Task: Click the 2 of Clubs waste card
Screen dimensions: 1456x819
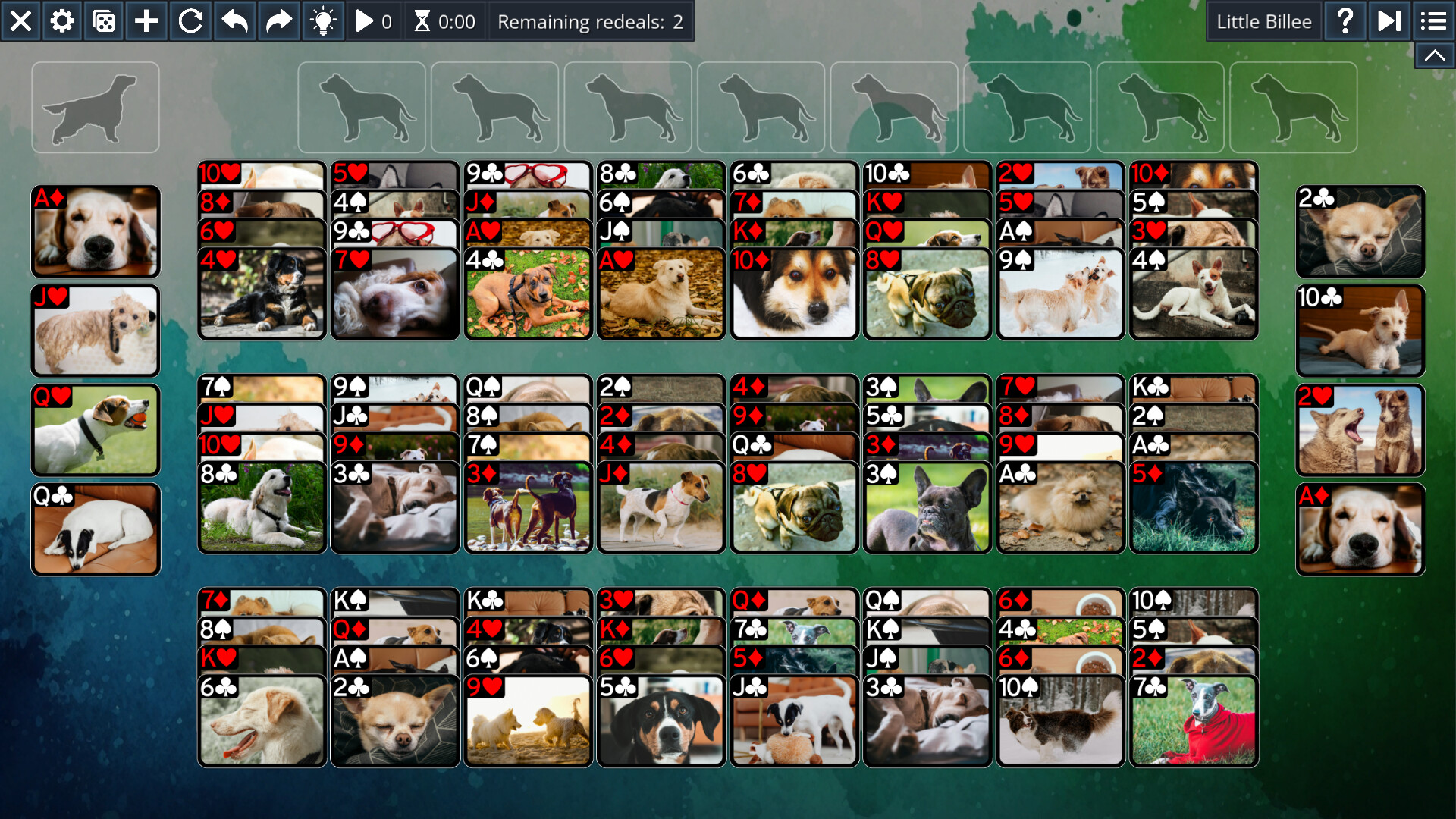Action: pyautogui.click(x=1359, y=231)
